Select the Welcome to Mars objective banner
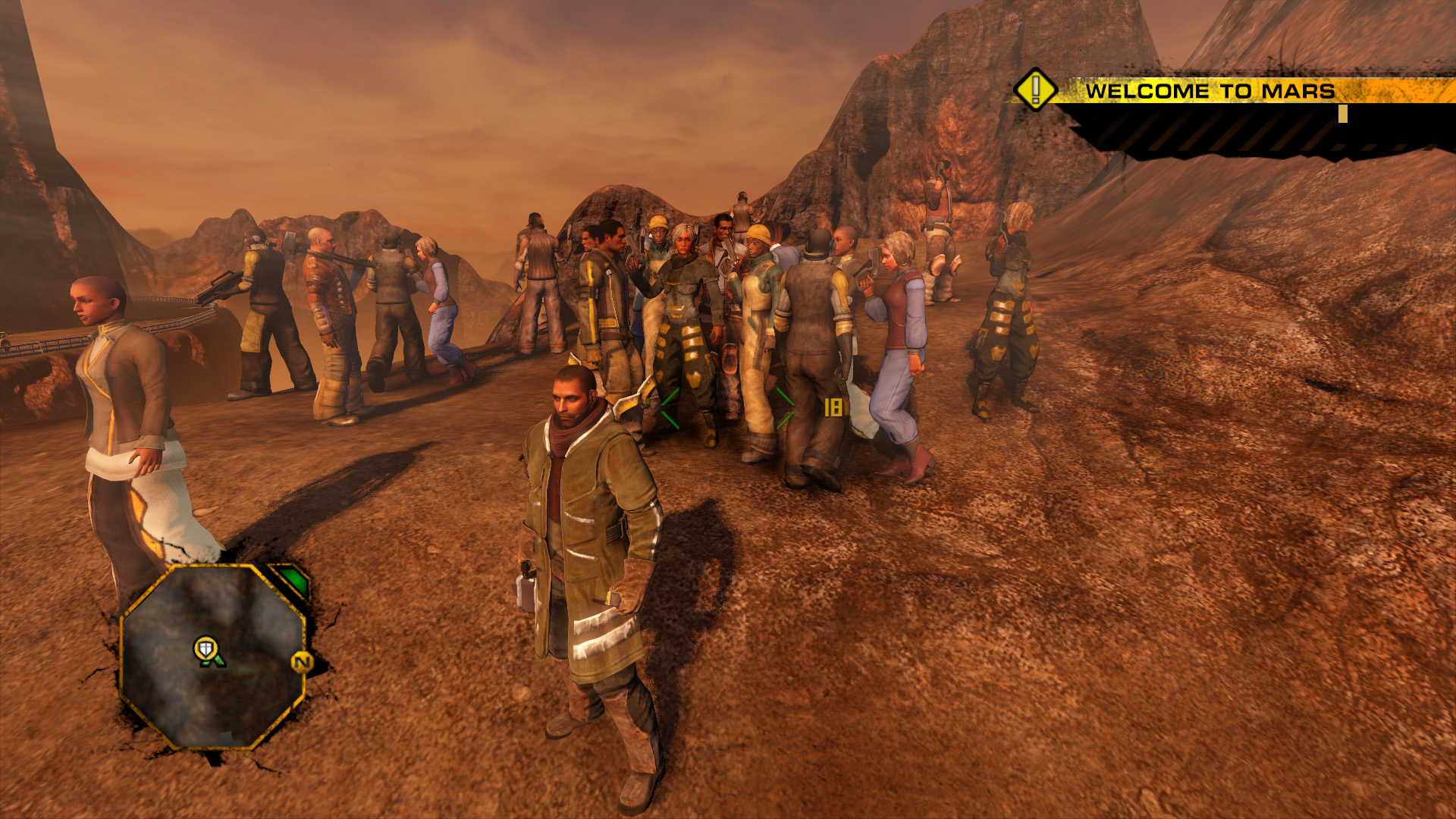Screen dimensions: 1456x819 point(1209,91)
